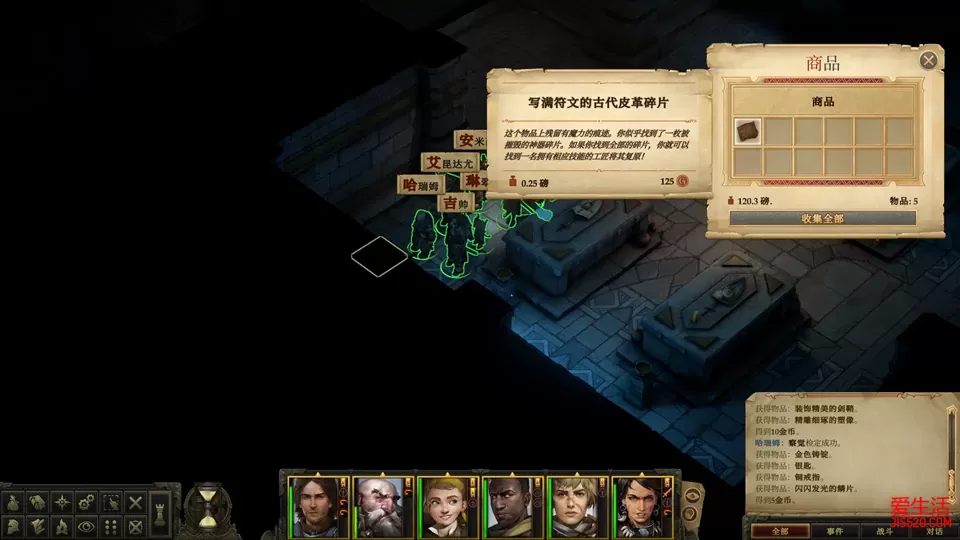Click the six-dot formation icon

coord(112,525)
